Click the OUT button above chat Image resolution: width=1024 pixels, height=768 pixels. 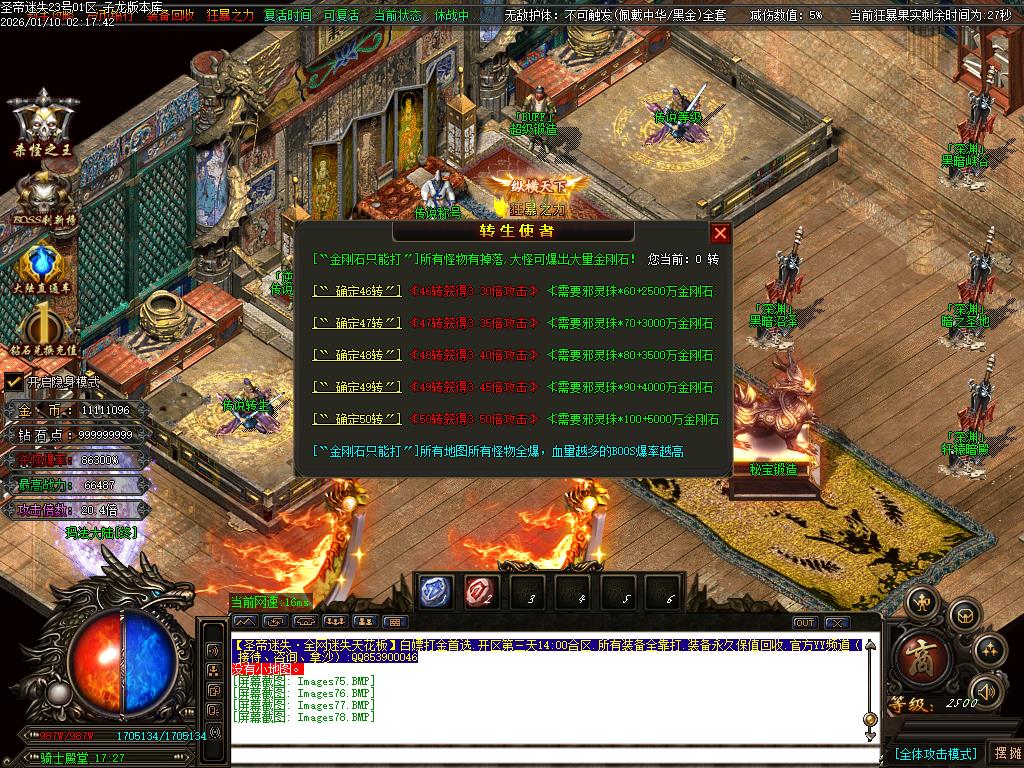point(805,623)
